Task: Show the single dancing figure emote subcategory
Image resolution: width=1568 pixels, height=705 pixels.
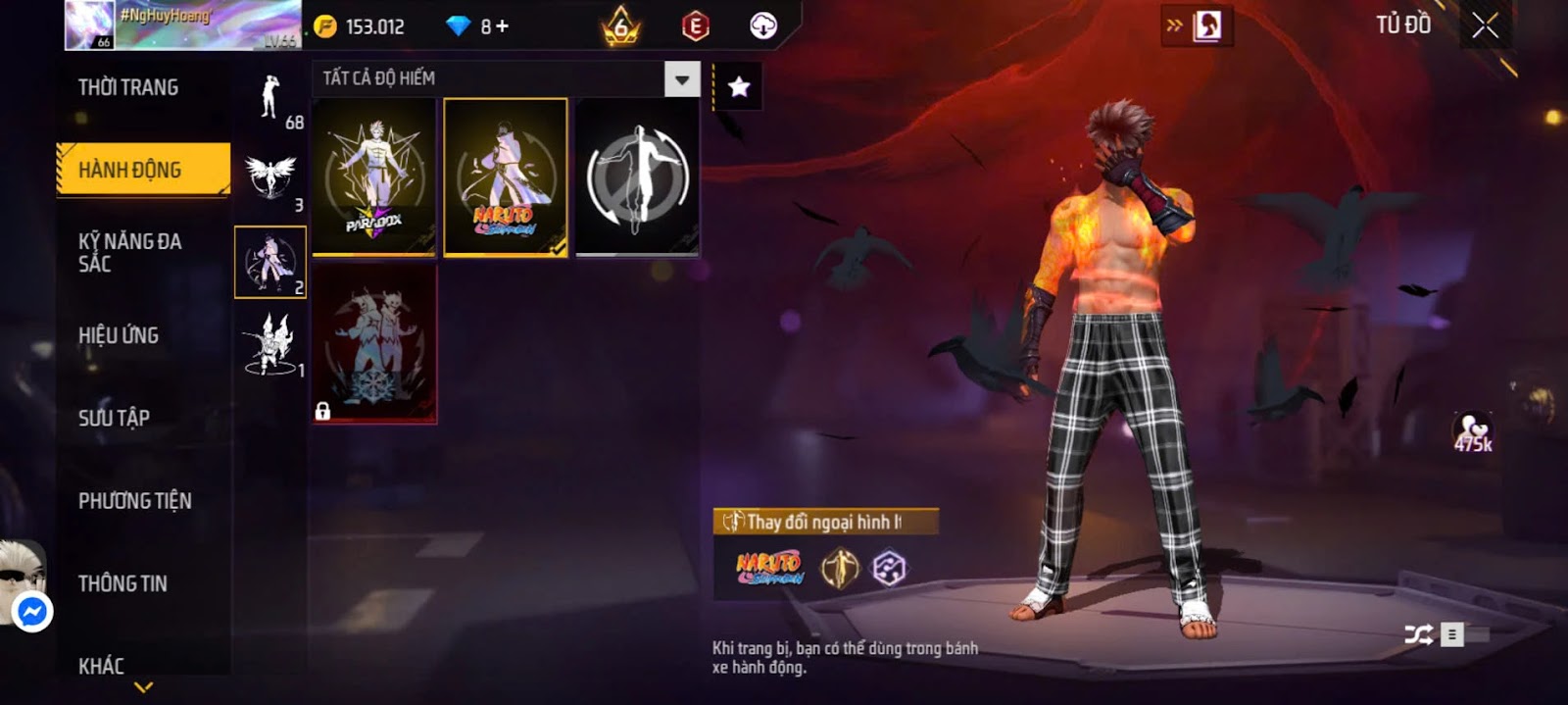Action: tap(270, 99)
